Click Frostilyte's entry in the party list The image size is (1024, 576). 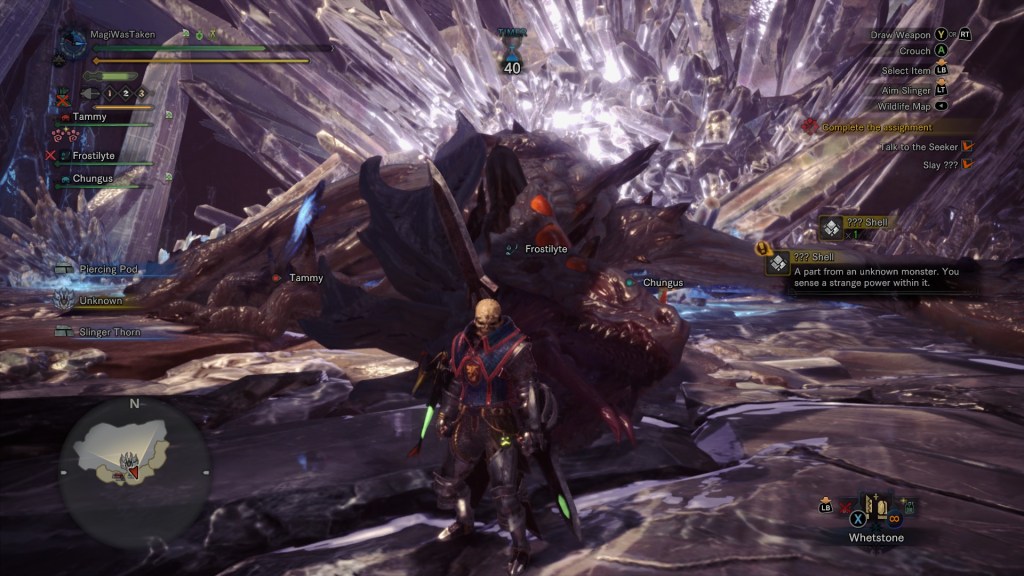click(94, 156)
